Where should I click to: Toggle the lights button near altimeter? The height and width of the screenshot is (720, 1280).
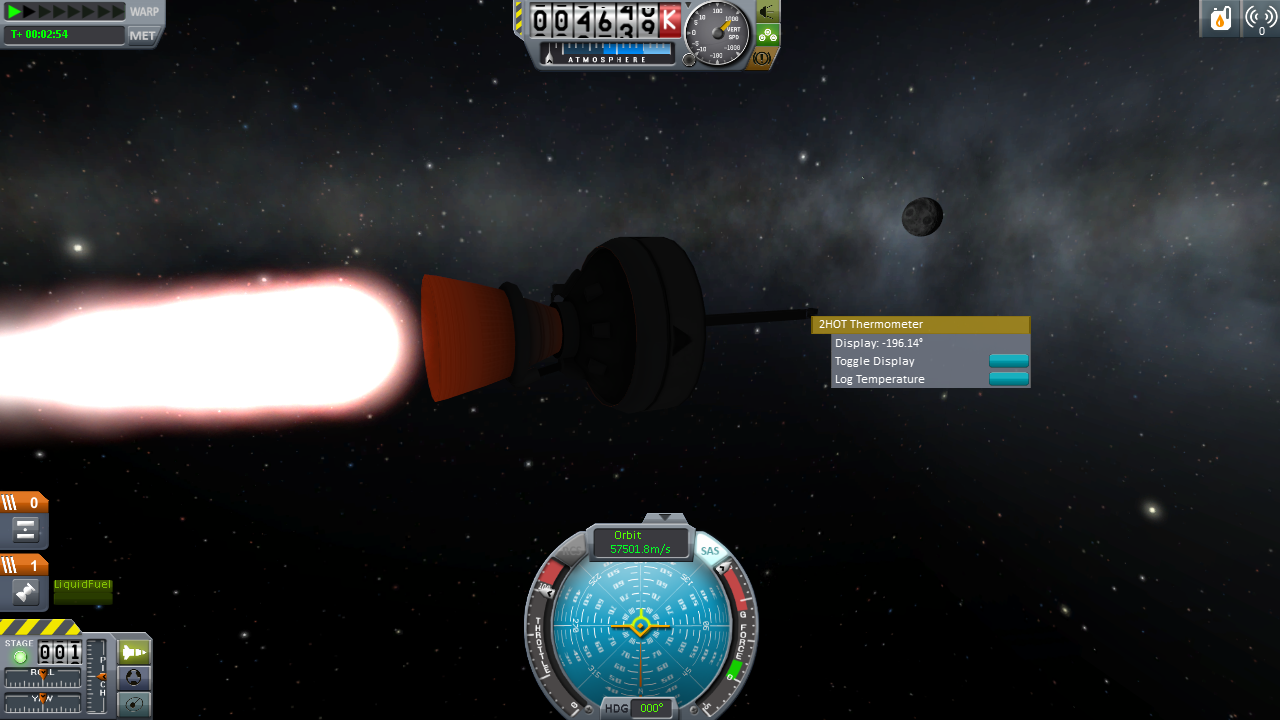[767, 12]
